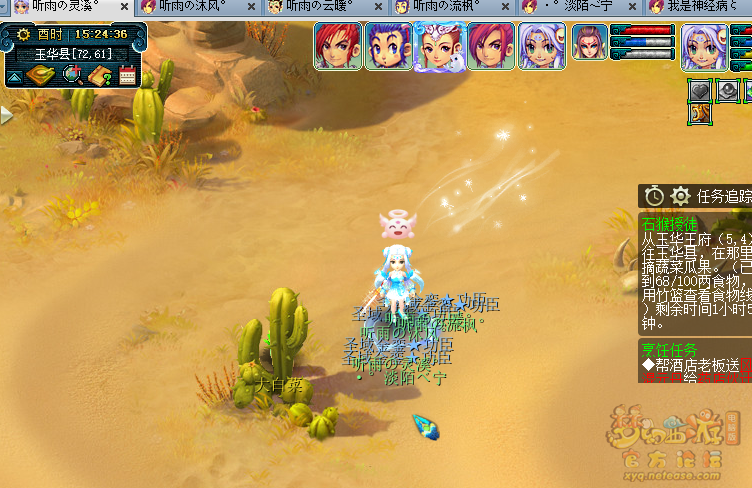Switch to the 听雨の沐风 window tab
The width and height of the screenshot is (752, 488).
(190, 6)
